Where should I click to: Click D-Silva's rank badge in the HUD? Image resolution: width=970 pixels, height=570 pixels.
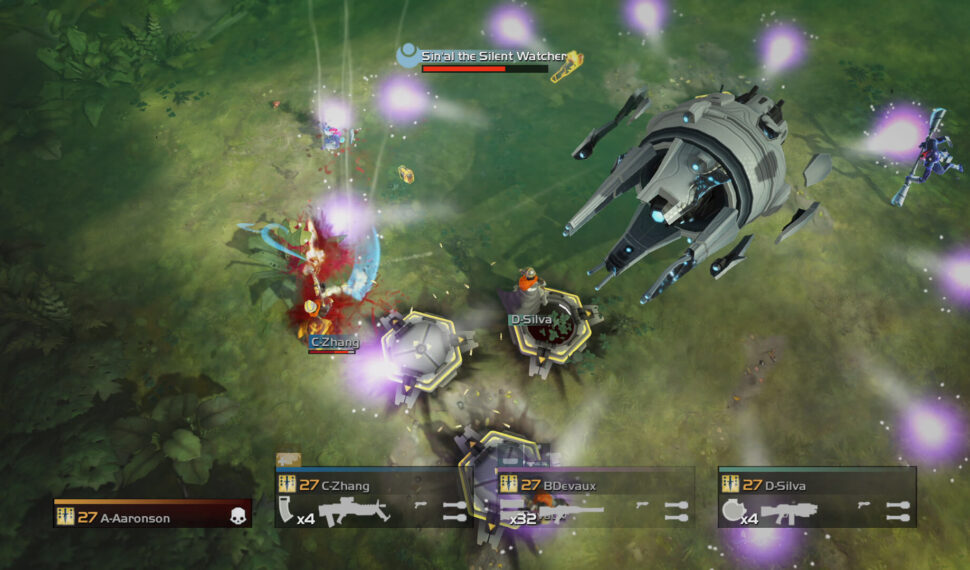pos(728,486)
